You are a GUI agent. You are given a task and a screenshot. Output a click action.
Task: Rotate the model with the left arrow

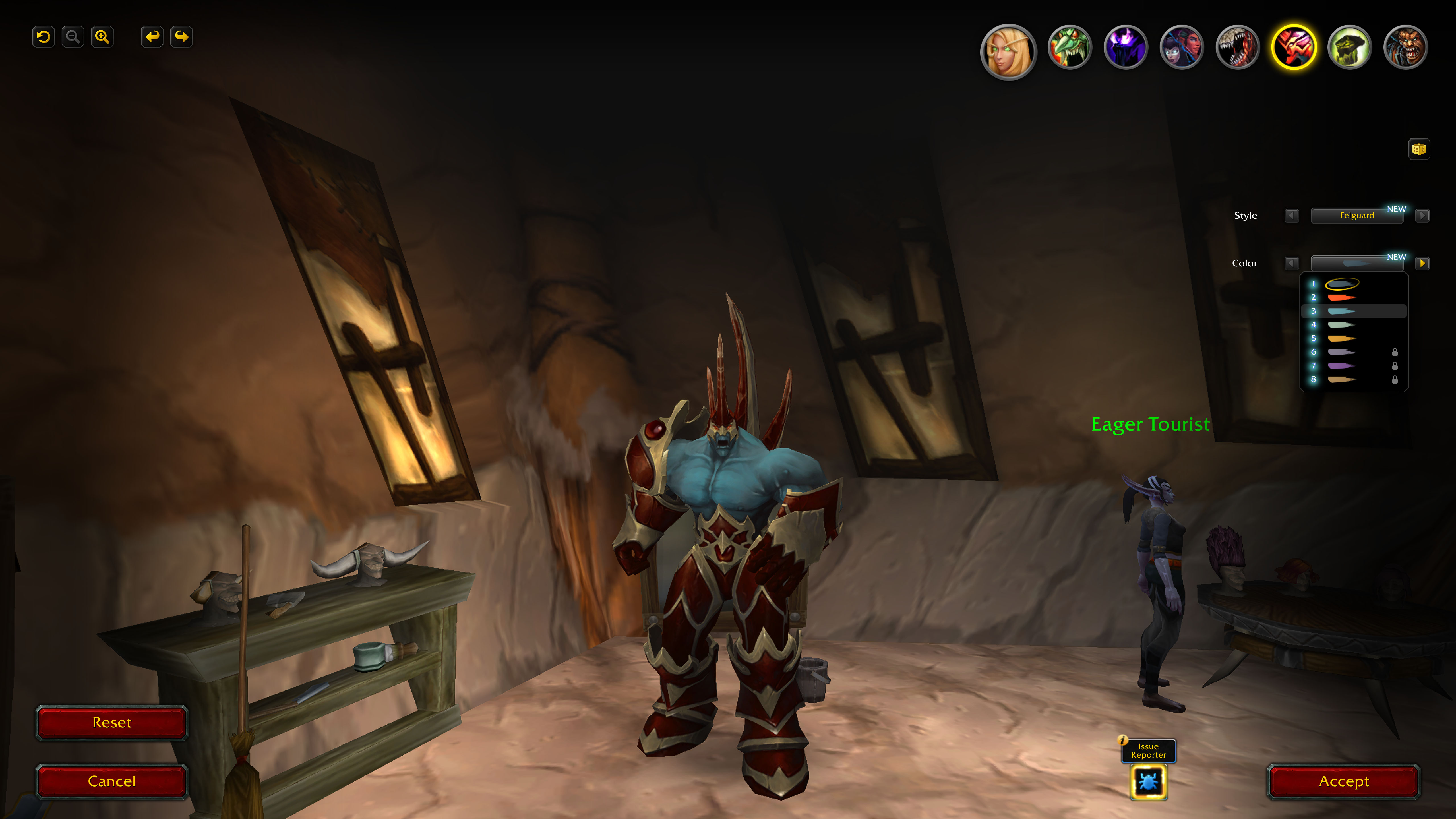[x=152, y=37]
